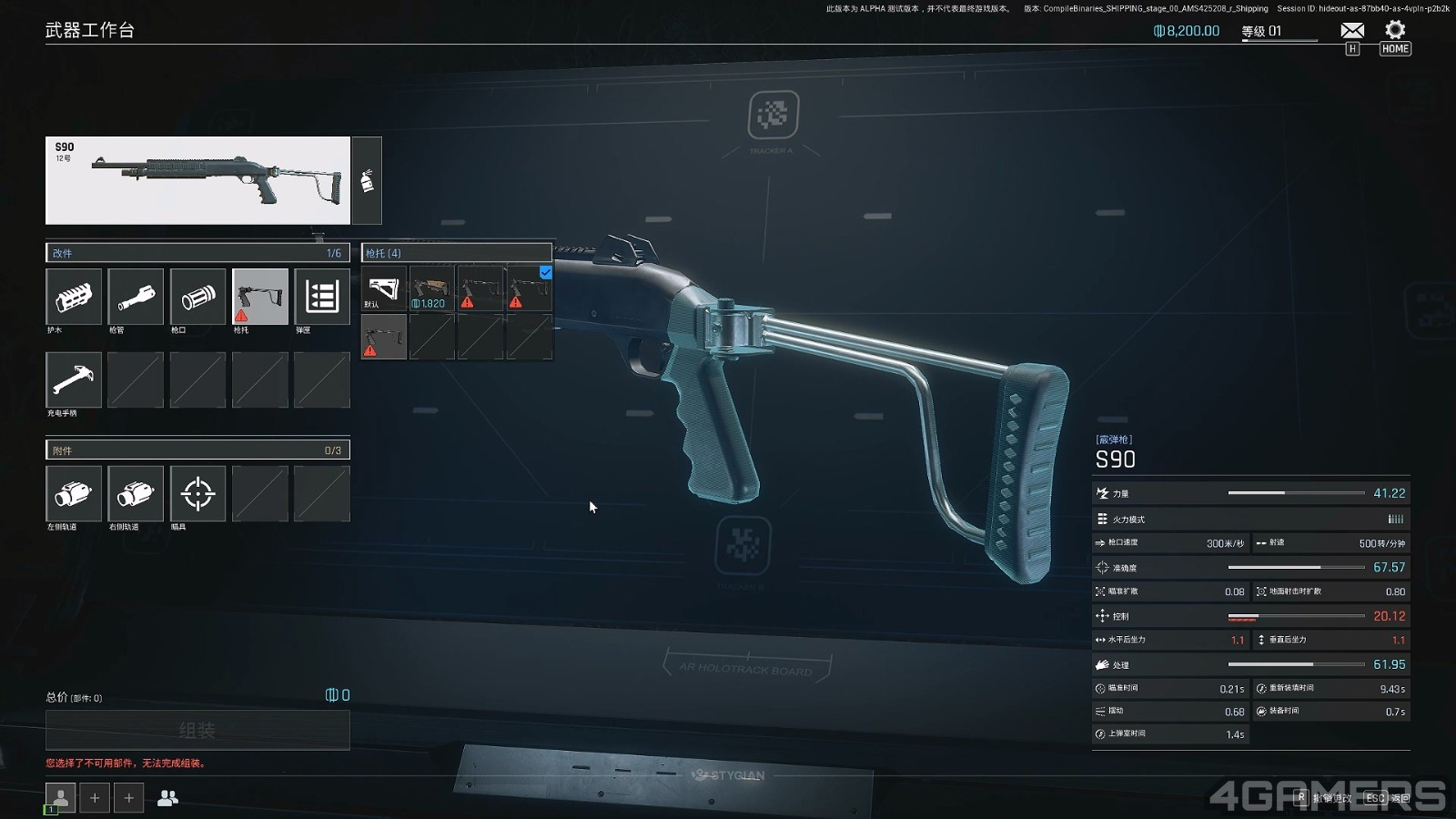Open the barrel (枪管) mod slot
This screenshot has height=819, width=1456.
136,297
